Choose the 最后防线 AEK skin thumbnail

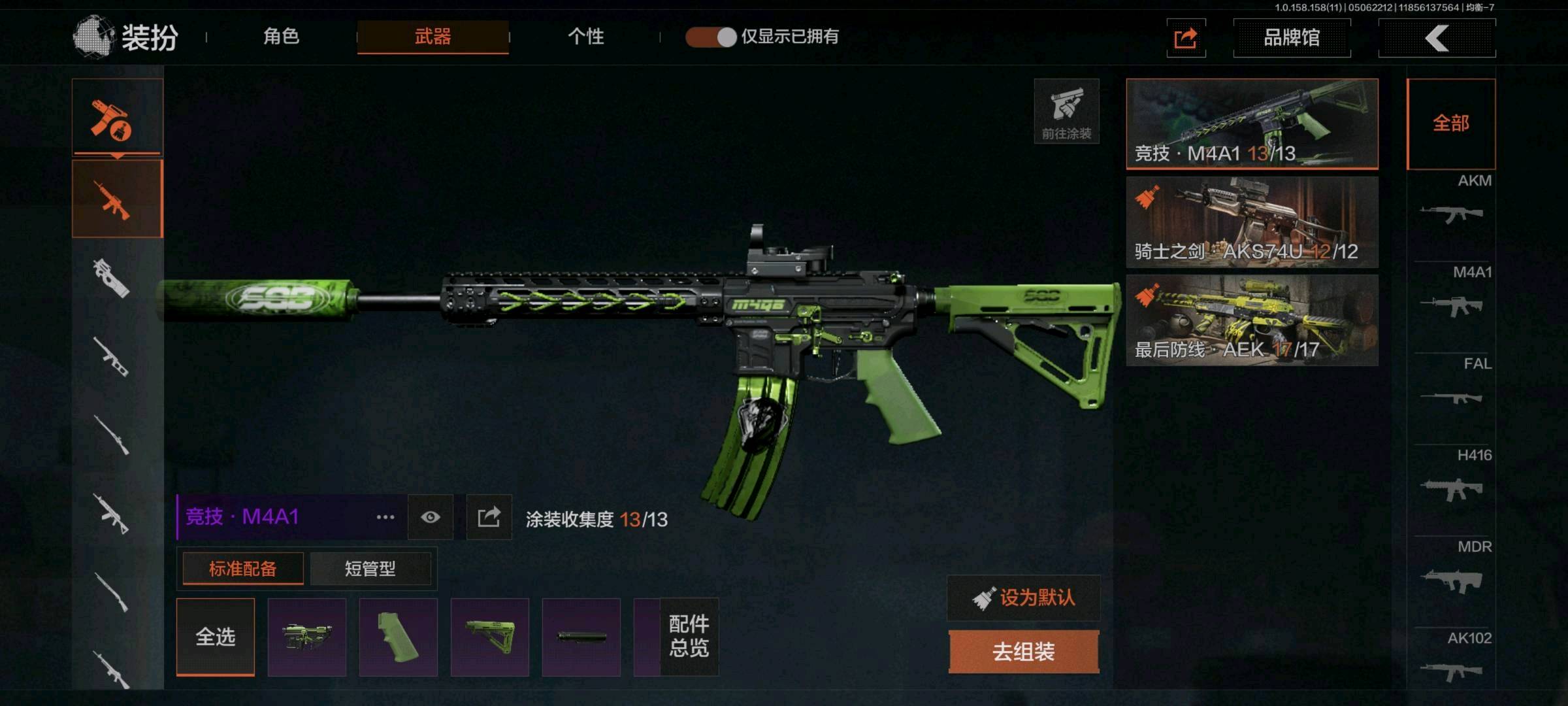pos(1252,320)
